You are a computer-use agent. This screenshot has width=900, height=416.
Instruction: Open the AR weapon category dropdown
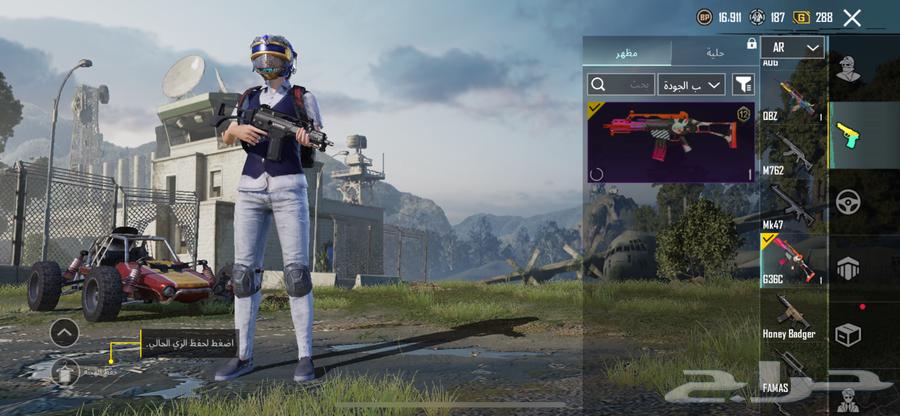(792, 47)
